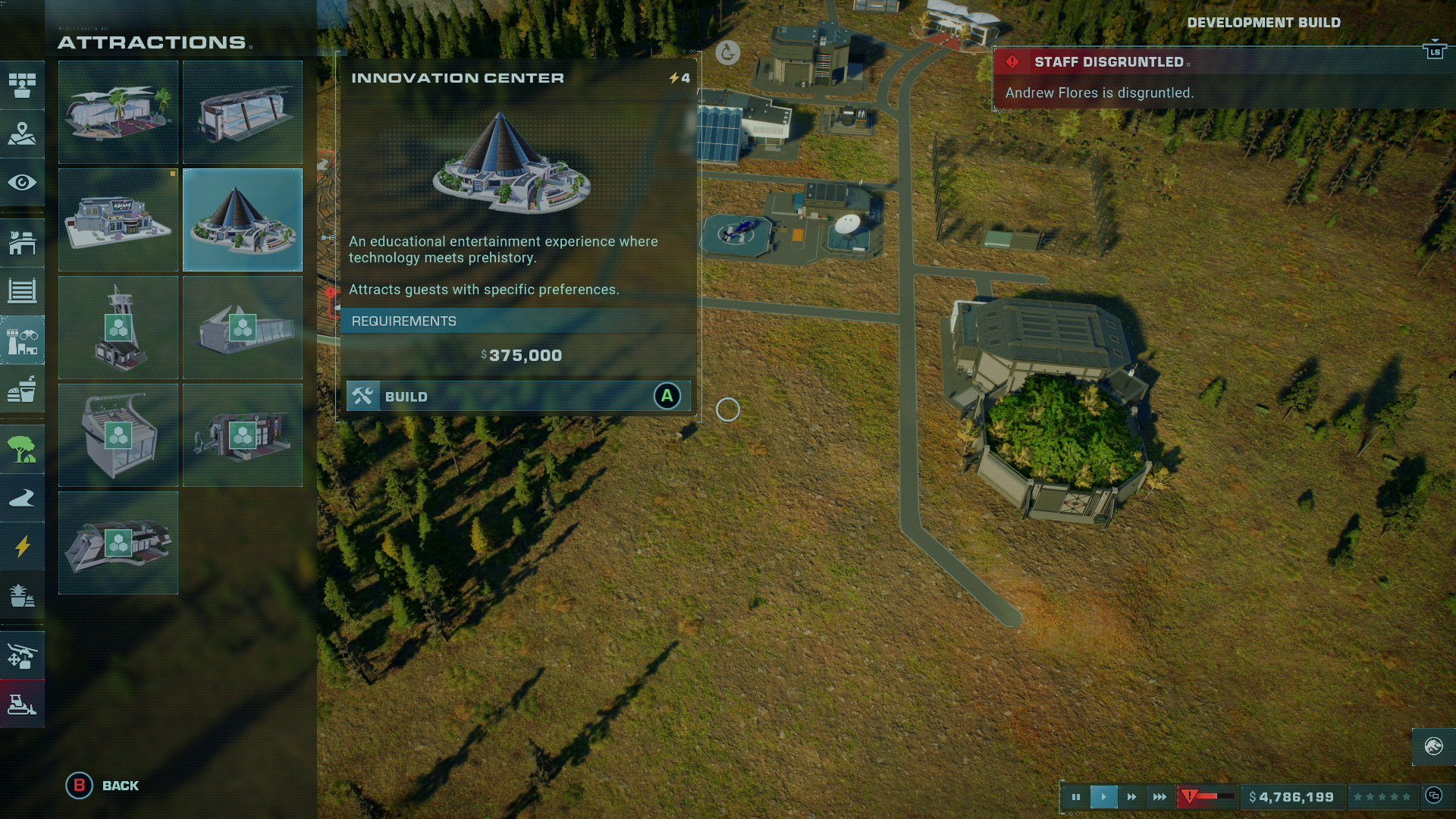
Task: Open the power lightning icon
Action: 23,548
